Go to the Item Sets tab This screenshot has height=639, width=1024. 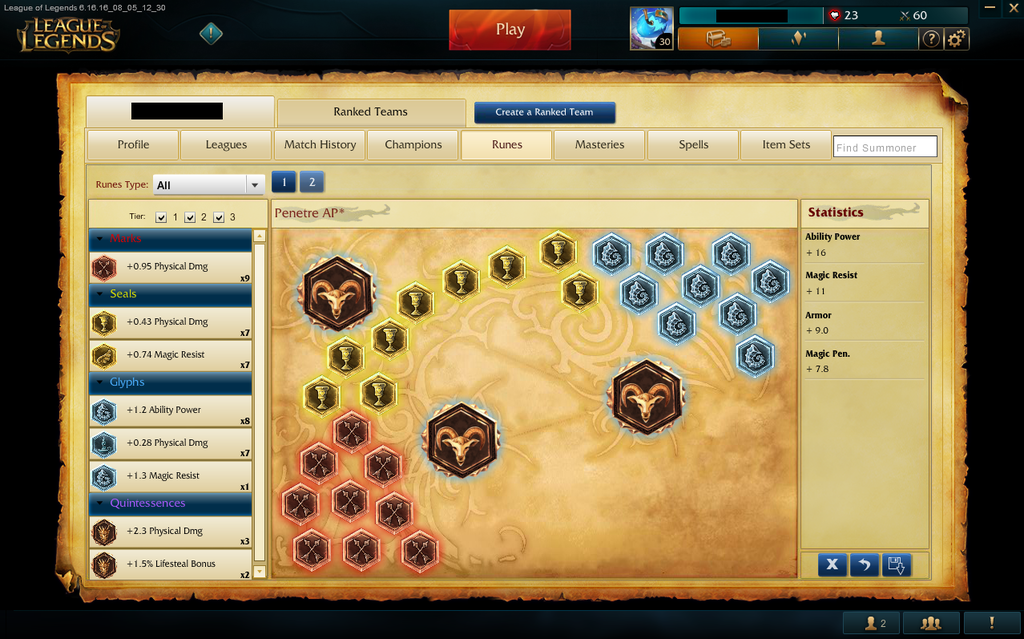(x=786, y=145)
